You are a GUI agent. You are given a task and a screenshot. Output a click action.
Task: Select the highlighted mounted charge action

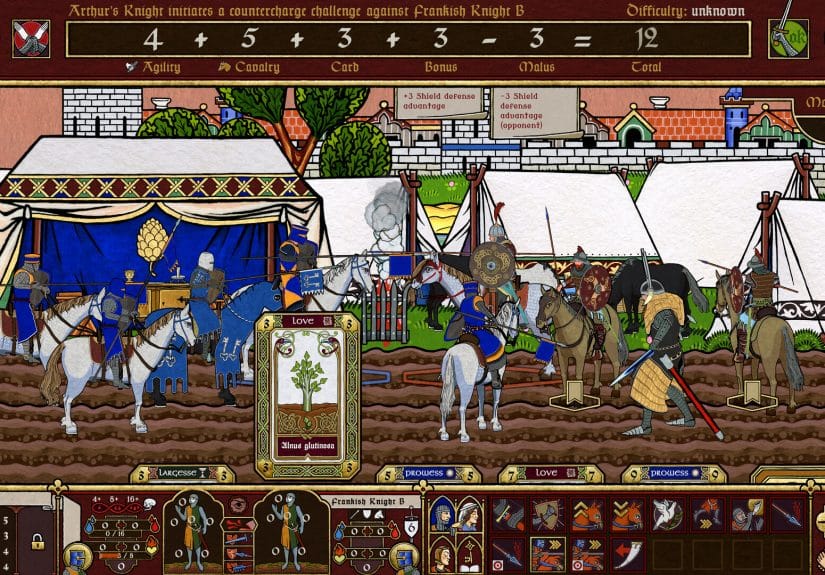547,553
